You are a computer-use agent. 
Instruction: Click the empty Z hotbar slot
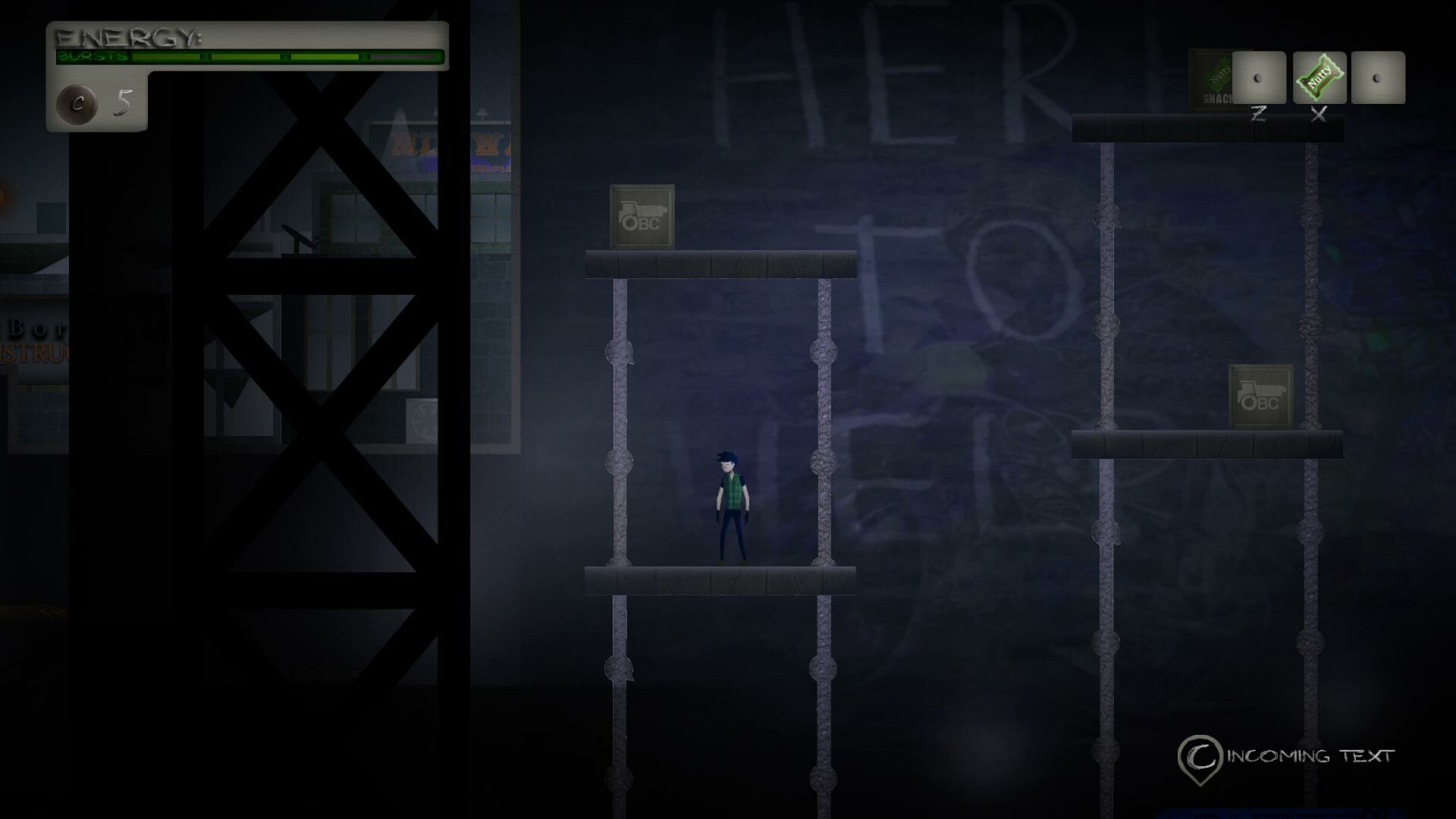pos(1258,78)
